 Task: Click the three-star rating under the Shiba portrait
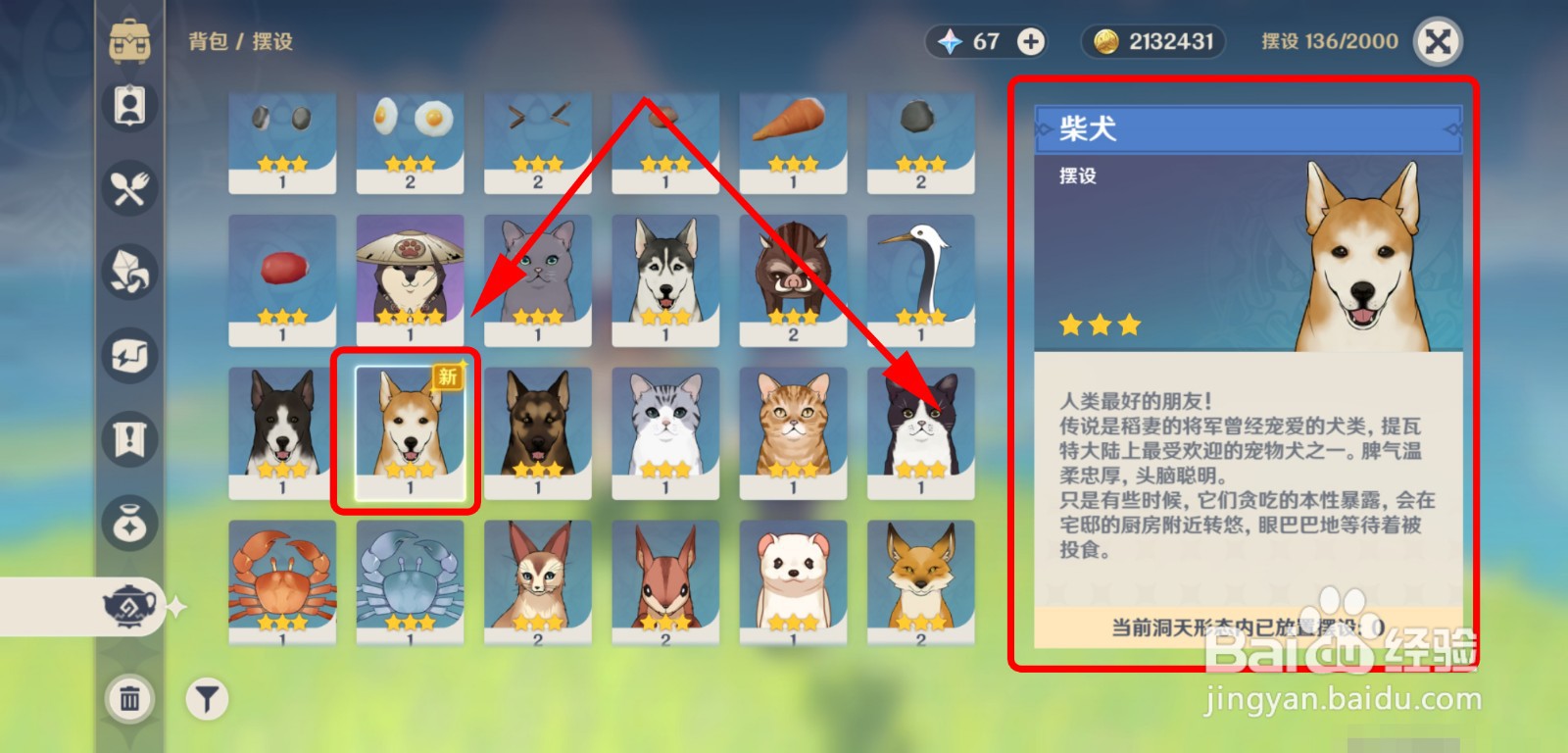[1098, 324]
